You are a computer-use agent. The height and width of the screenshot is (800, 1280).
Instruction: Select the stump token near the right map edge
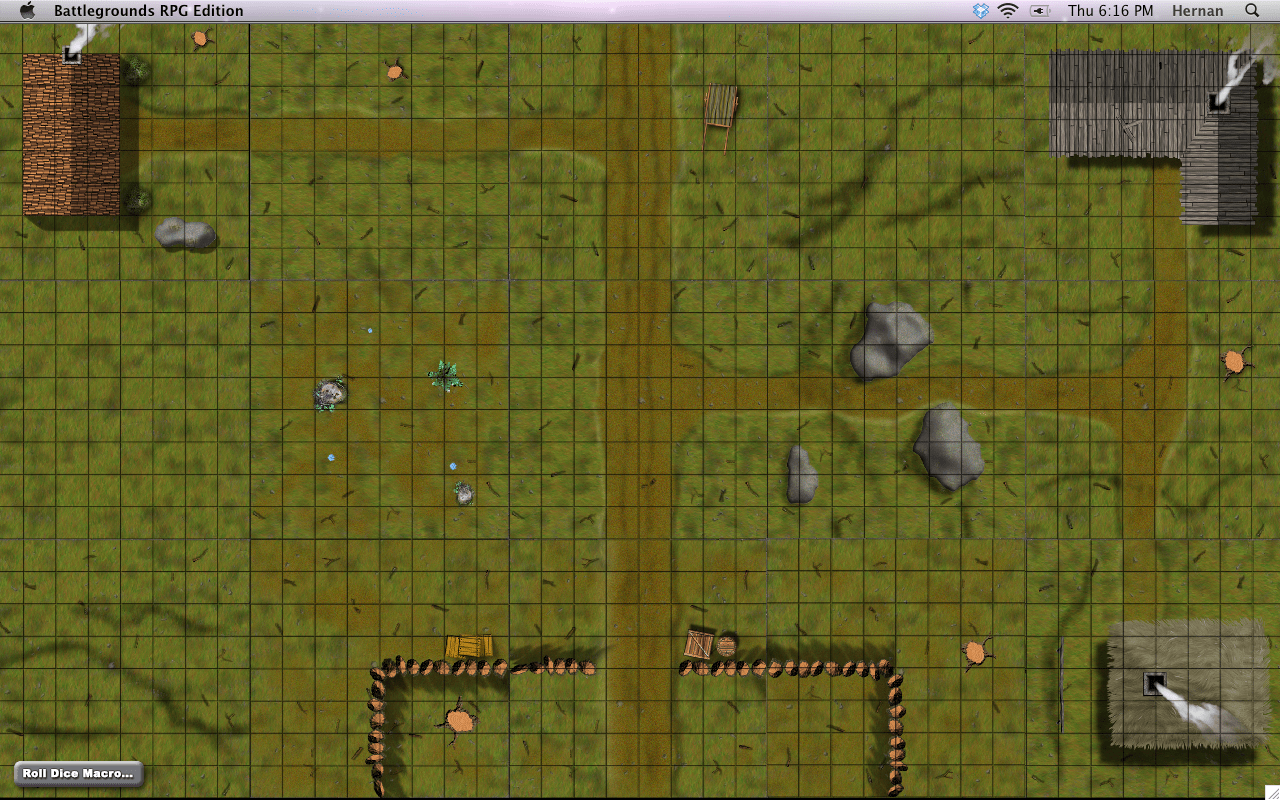pyautogui.click(x=1236, y=362)
